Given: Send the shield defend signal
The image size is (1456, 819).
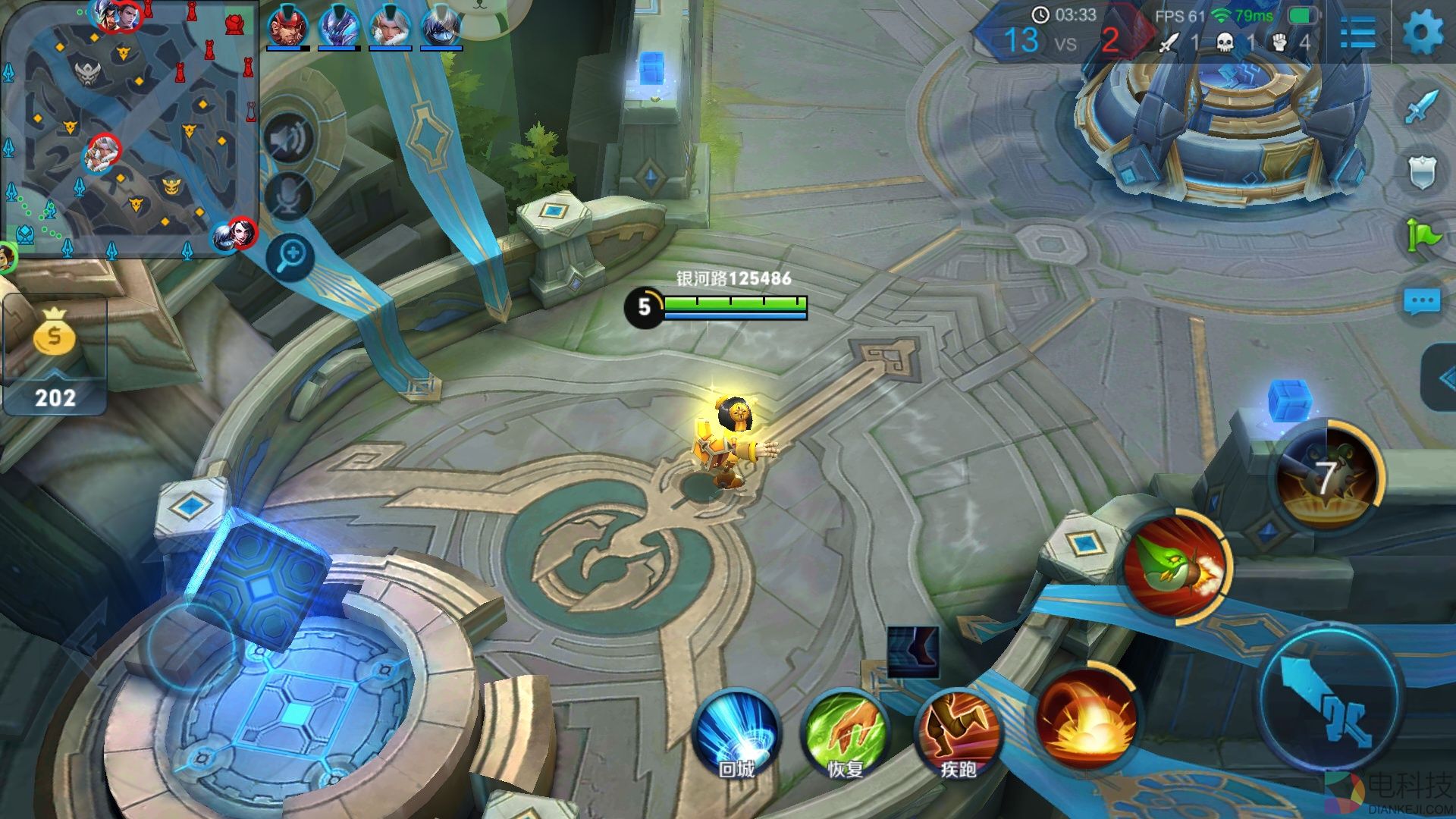Looking at the screenshot, I should (x=1421, y=171).
